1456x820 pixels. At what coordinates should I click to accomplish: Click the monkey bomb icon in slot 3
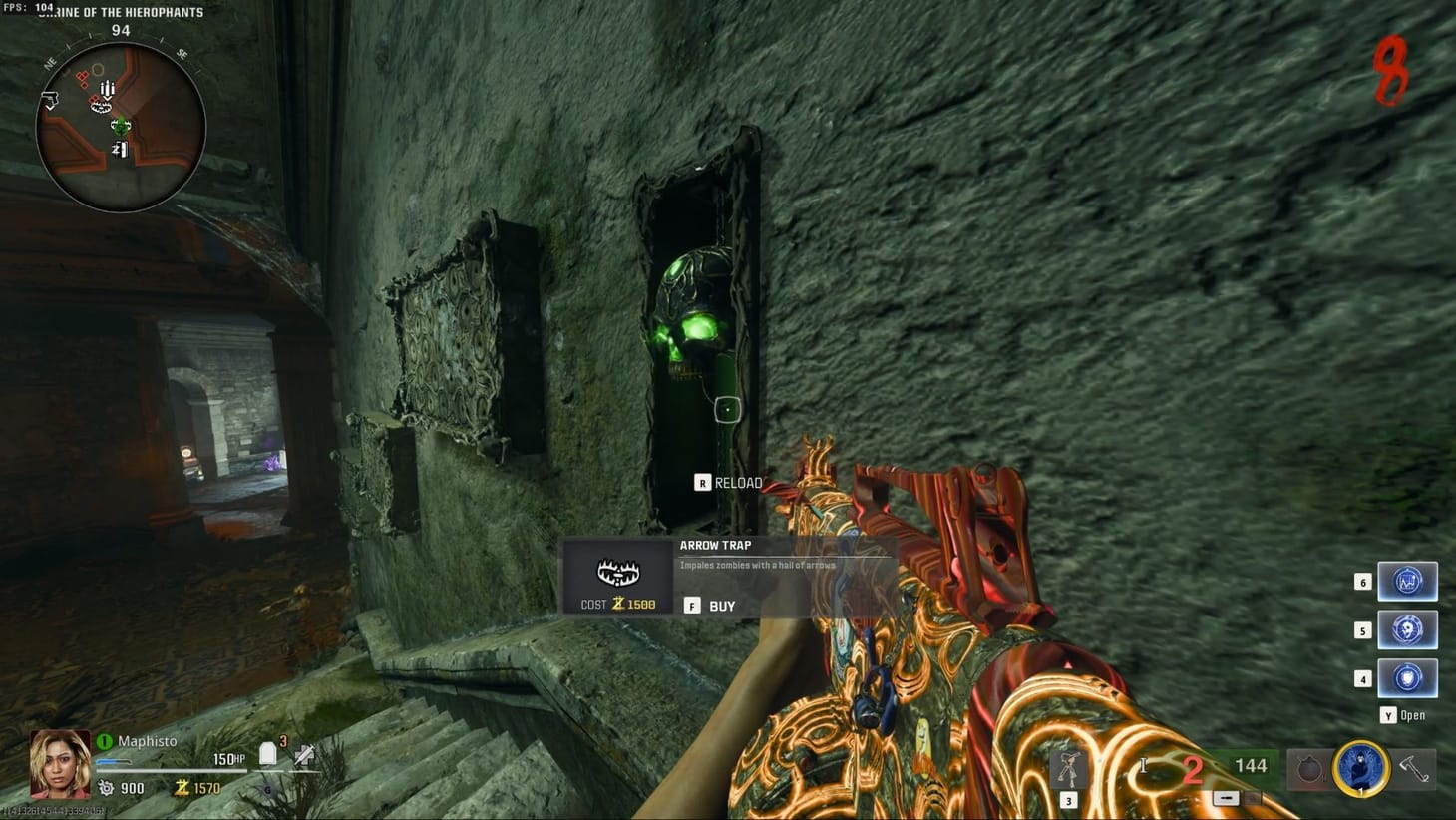[x=1068, y=768]
